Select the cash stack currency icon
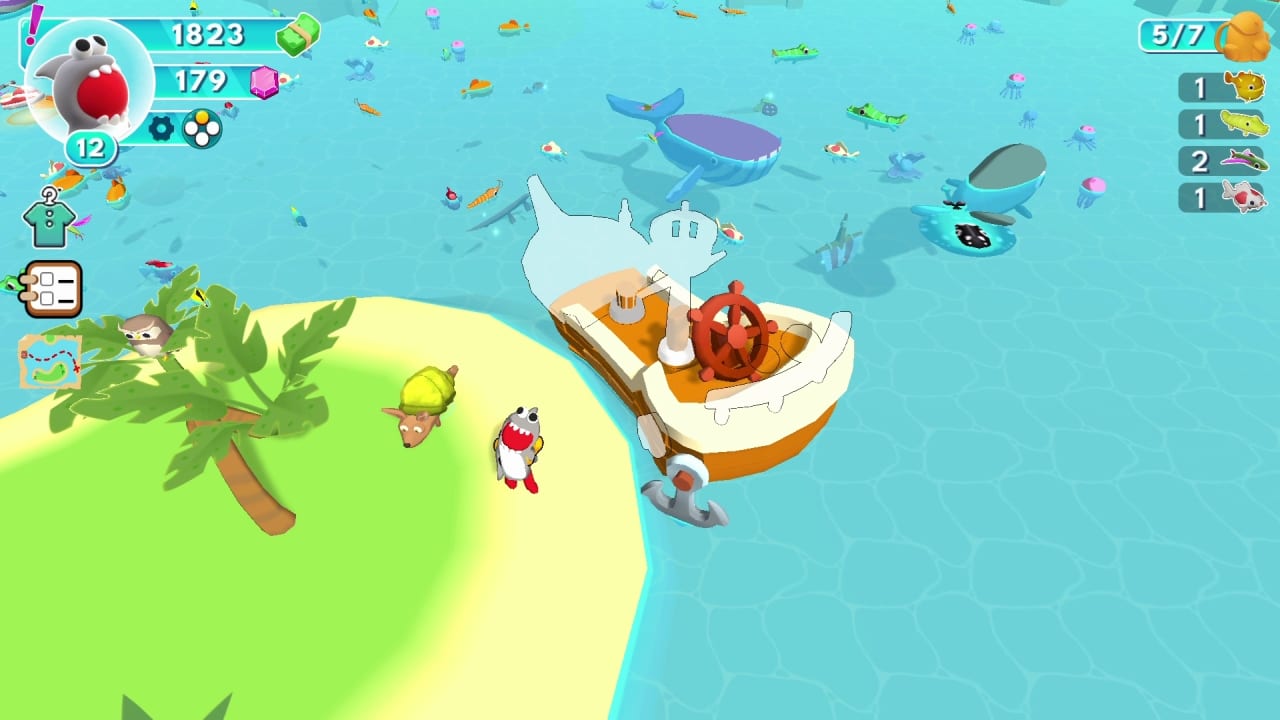Image resolution: width=1280 pixels, height=720 pixels. pyautogui.click(x=295, y=35)
